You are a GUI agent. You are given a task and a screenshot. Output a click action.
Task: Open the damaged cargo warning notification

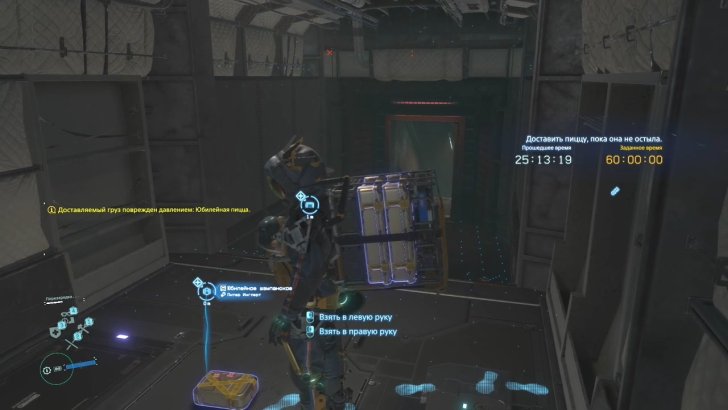coord(148,210)
